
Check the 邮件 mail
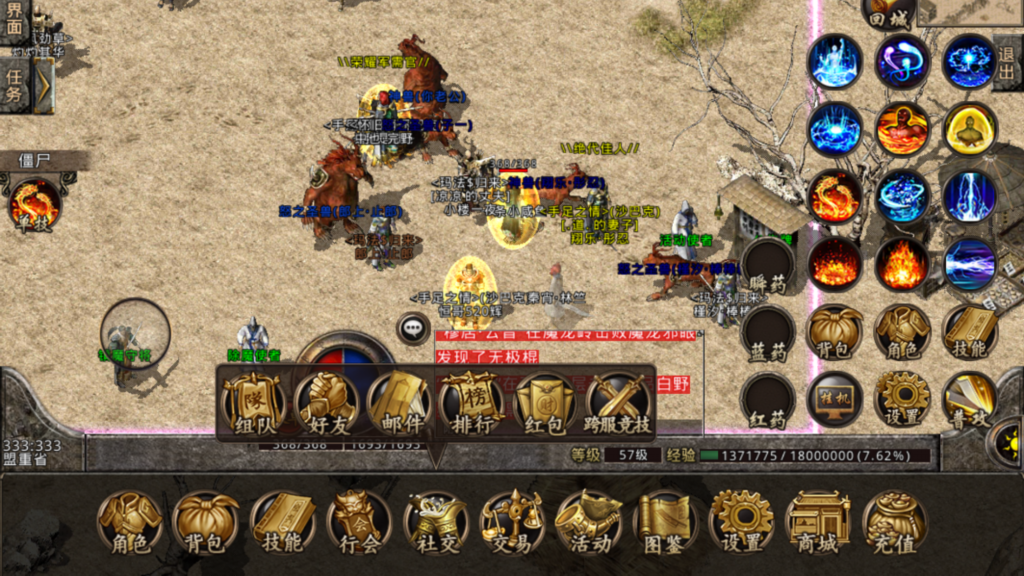(400, 404)
